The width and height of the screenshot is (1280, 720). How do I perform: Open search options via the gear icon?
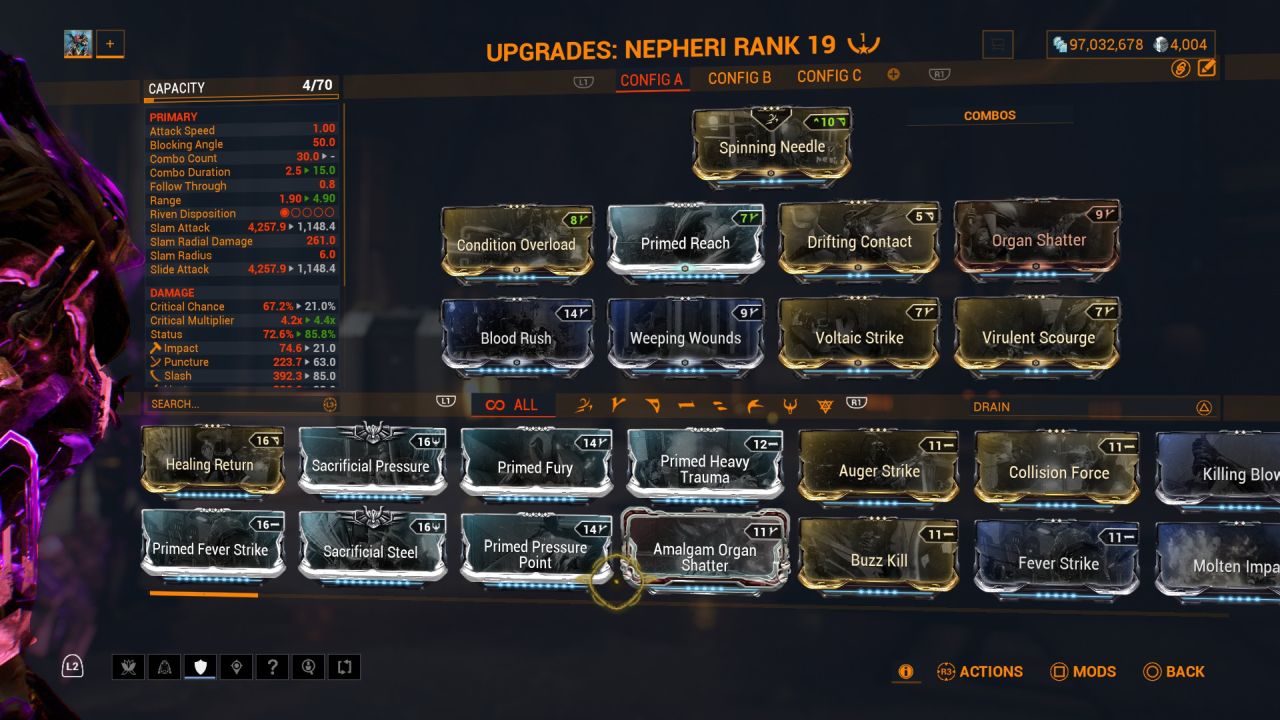[x=329, y=404]
